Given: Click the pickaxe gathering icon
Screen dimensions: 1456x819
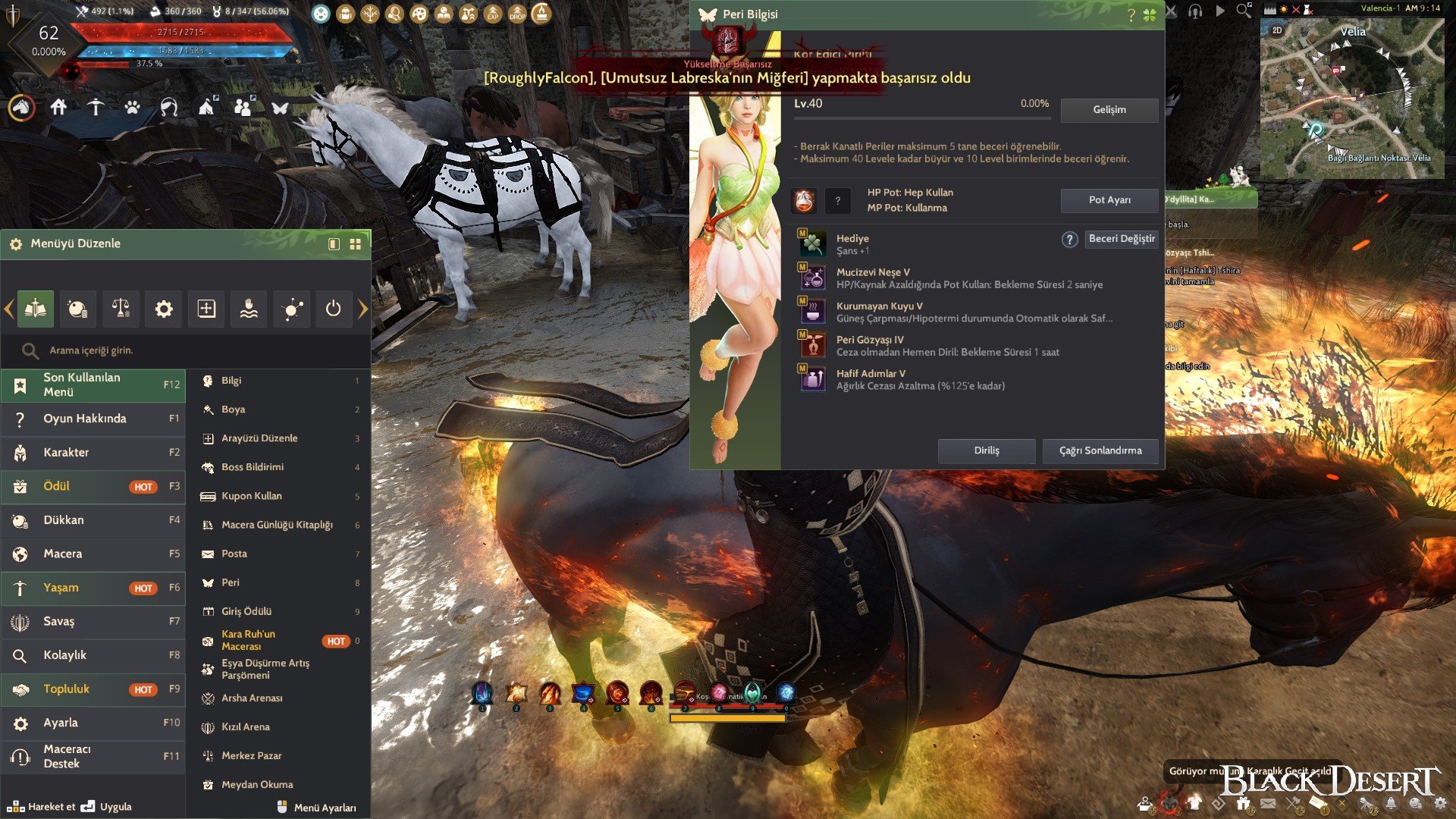Looking at the screenshot, I should [96, 108].
